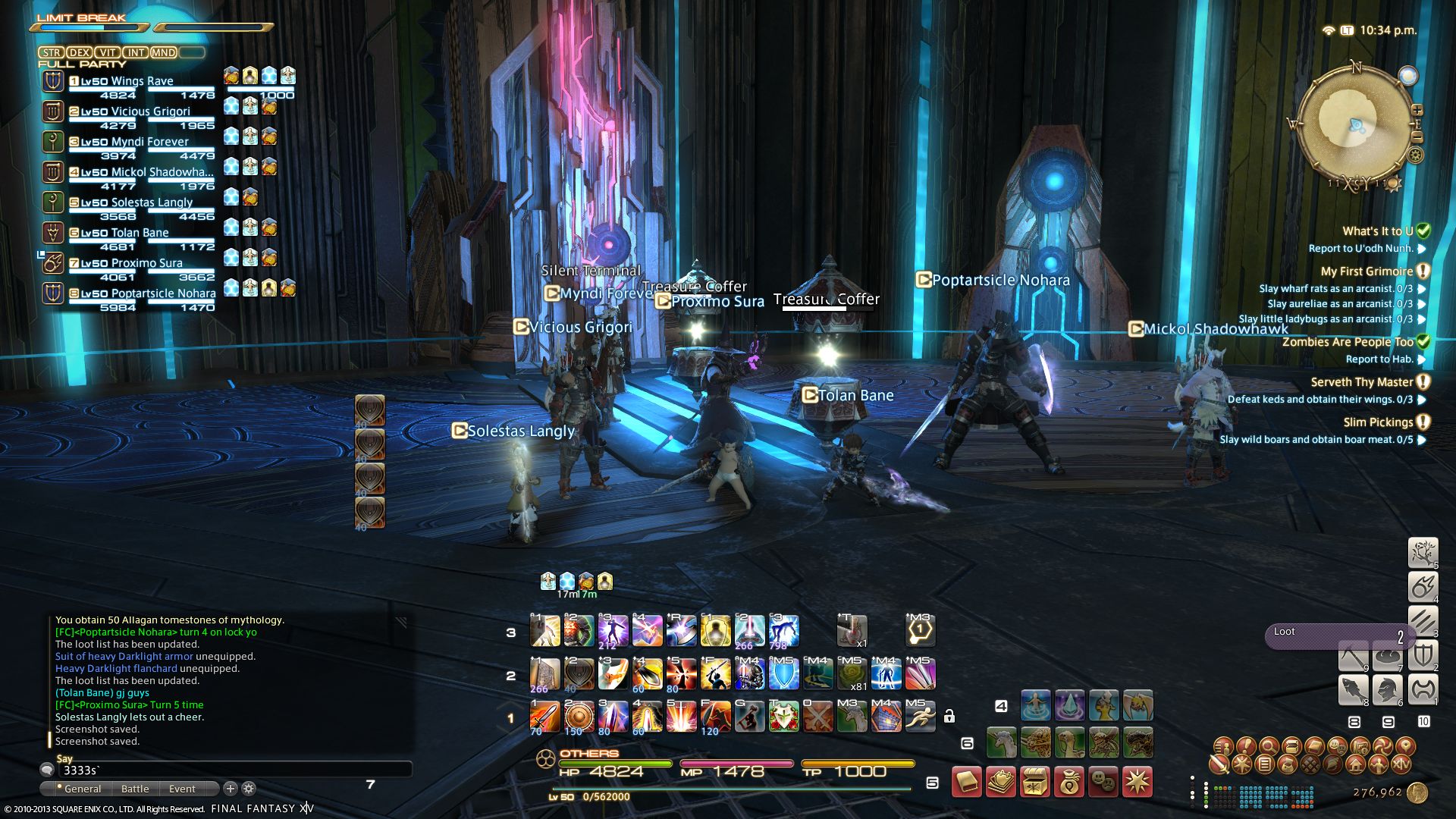1456x819 pixels.
Task: Click the house icon in the main menu
Action: (1355, 764)
